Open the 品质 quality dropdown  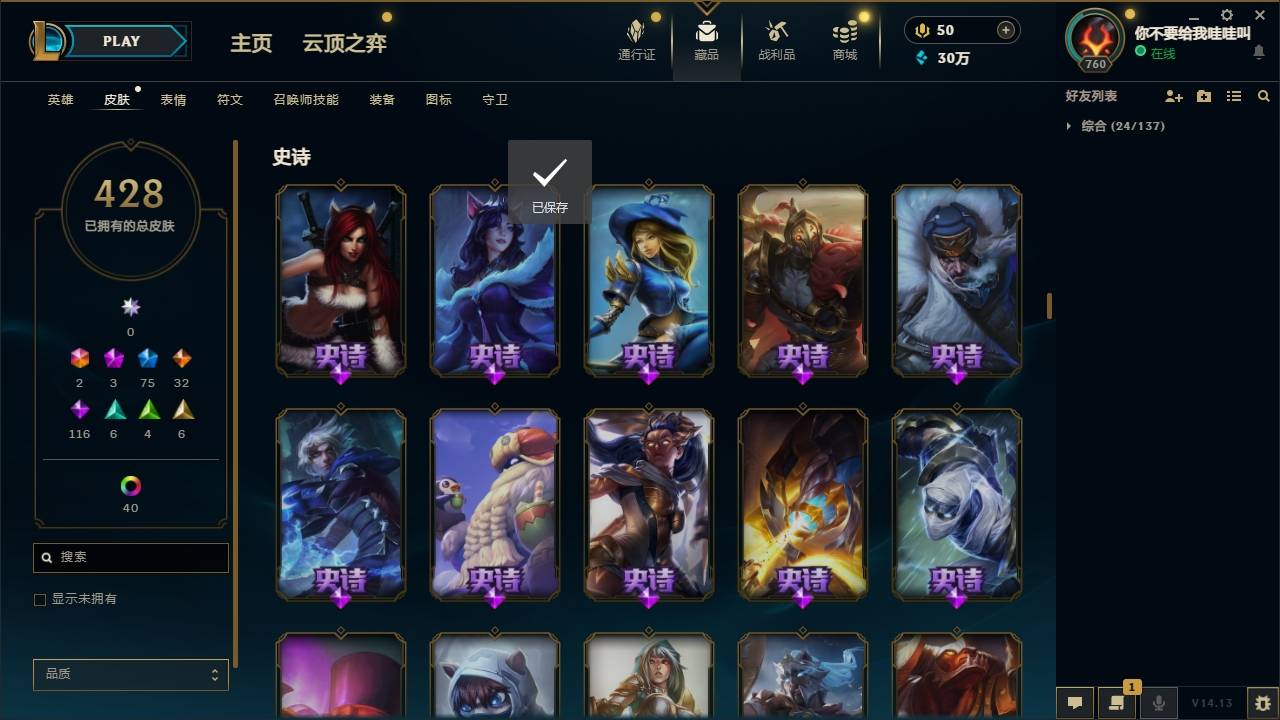pyautogui.click(x=130, y=674)
